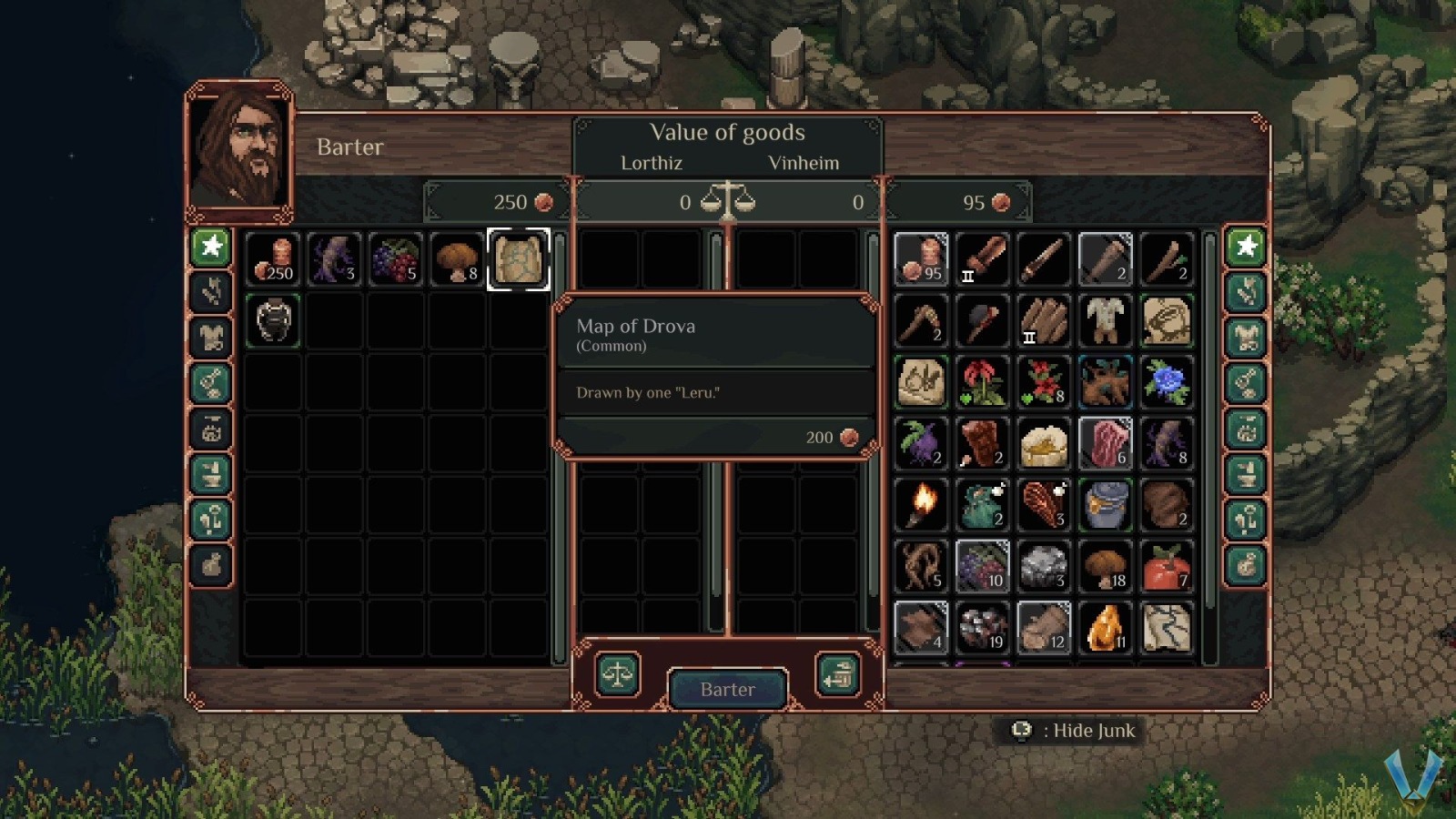The width and height of the screenshot is (1456, 819).
Task: Pick the stack of 11 amber pieces
Action: coord(1105,628)
